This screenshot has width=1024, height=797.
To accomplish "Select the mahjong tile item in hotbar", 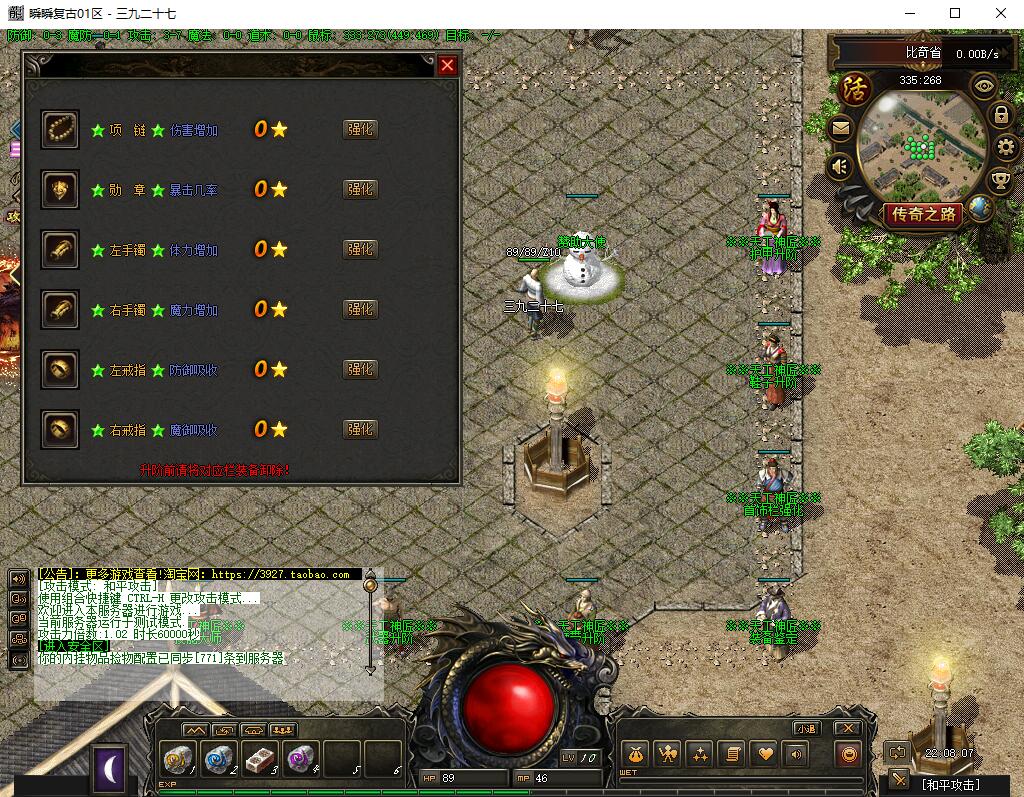I will 260,759.
